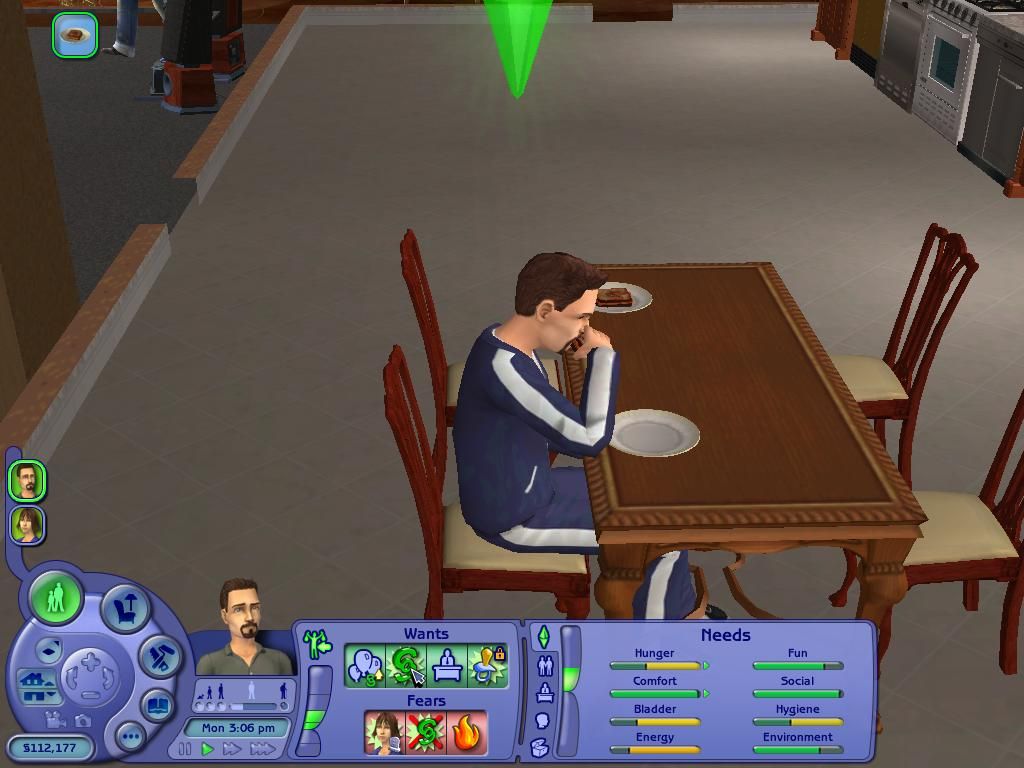The height and width of the screenshot is (768, 1024).
Task: Open the Relationships panel tab
Action: 545,664
